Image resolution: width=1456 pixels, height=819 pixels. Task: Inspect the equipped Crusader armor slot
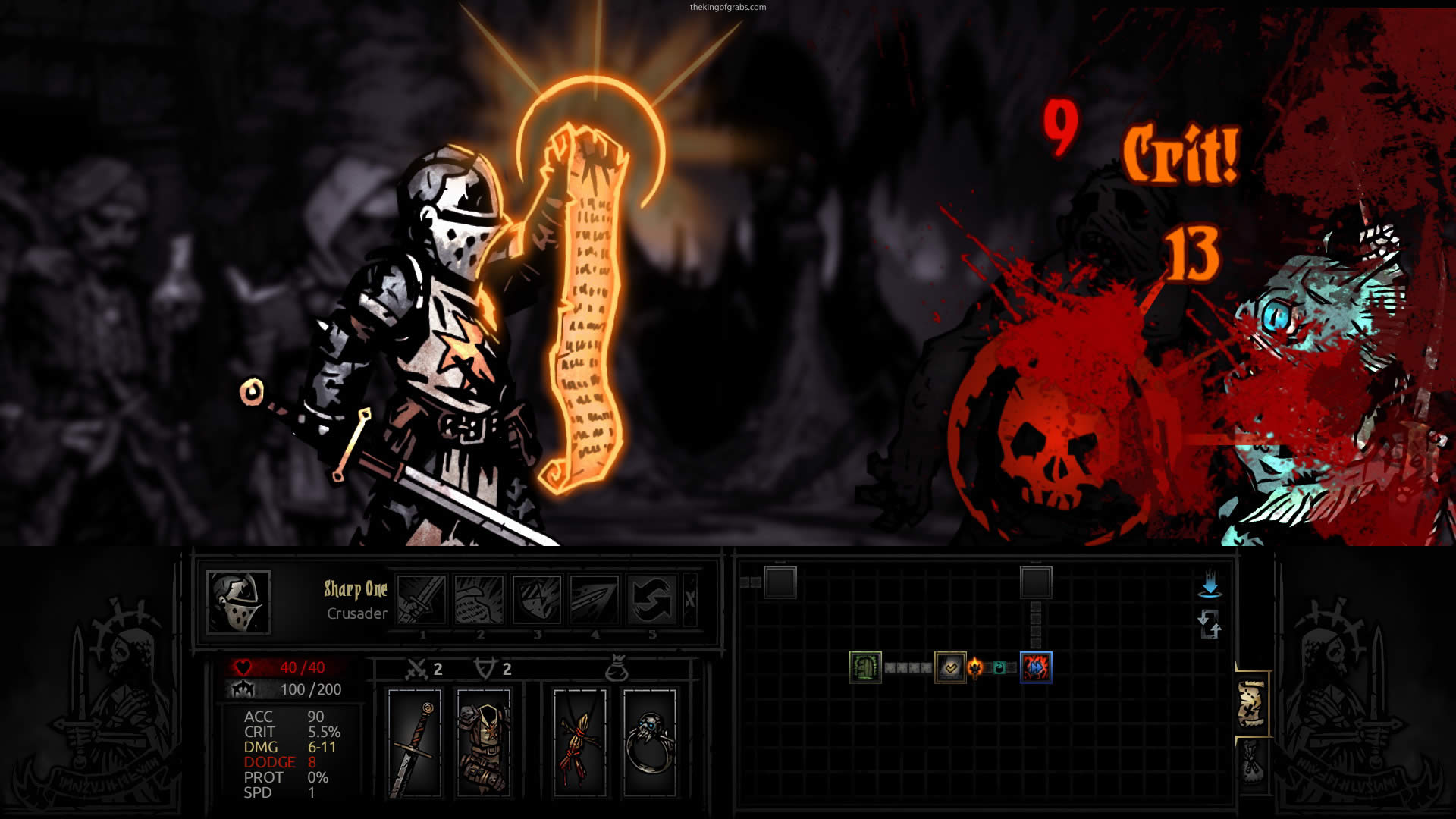tap(484, 743)
